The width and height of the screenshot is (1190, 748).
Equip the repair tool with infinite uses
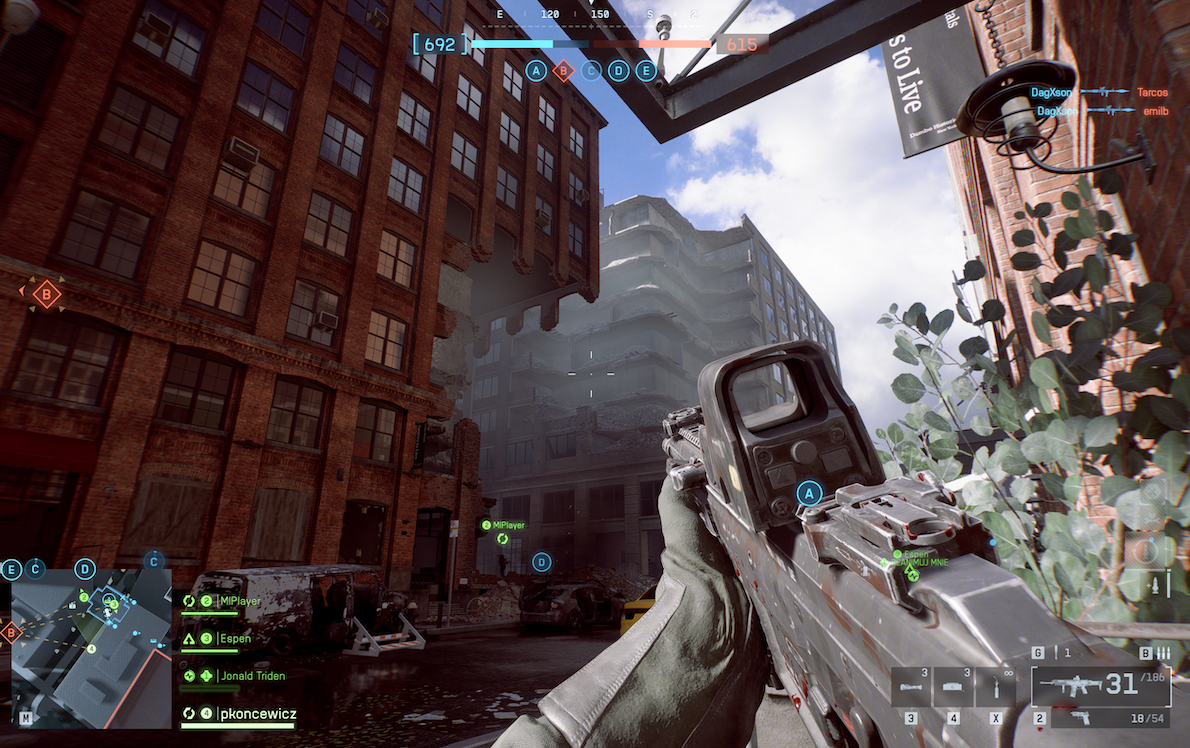(995, 688)
